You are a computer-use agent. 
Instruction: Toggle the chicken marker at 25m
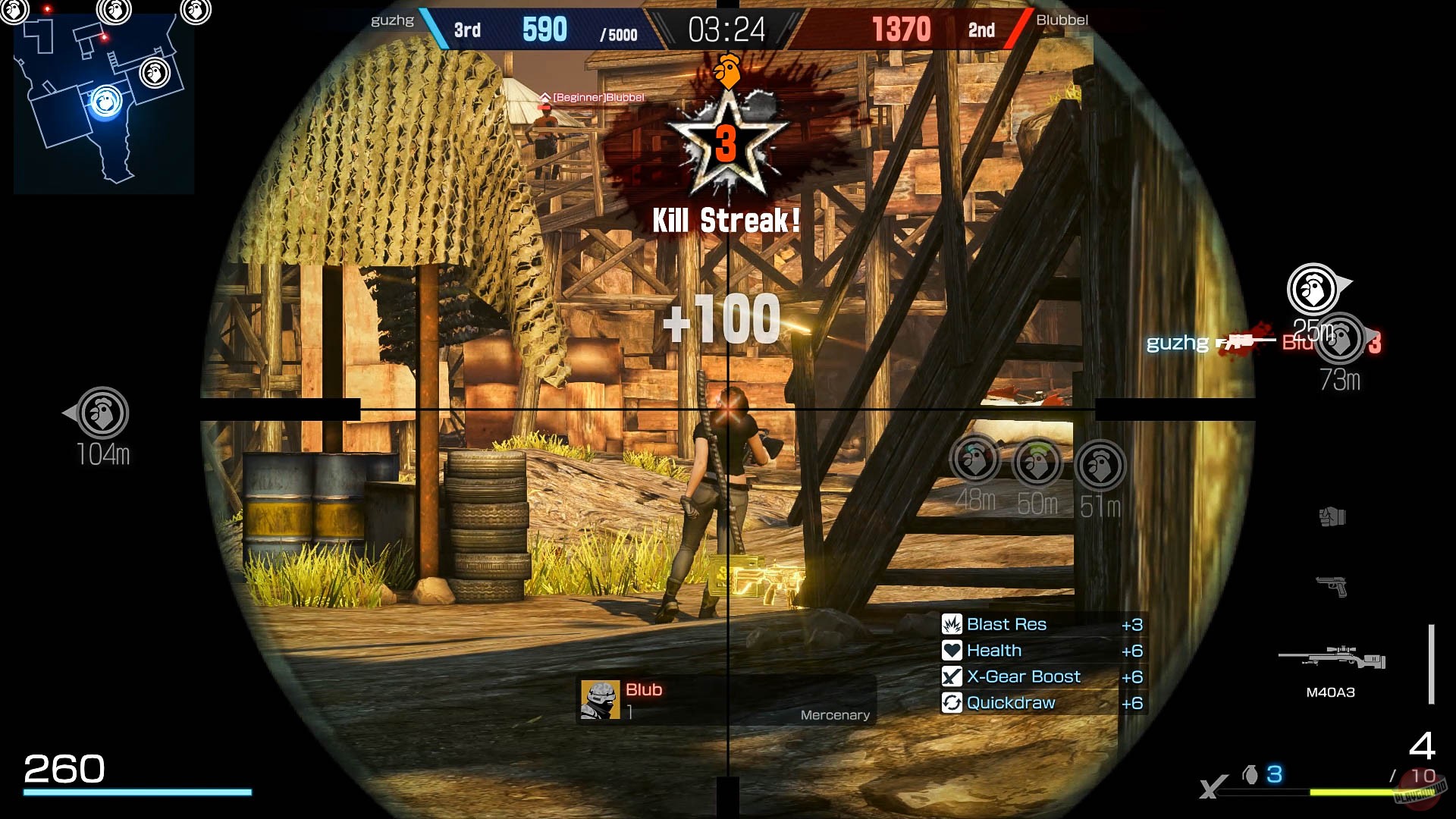1313,289
